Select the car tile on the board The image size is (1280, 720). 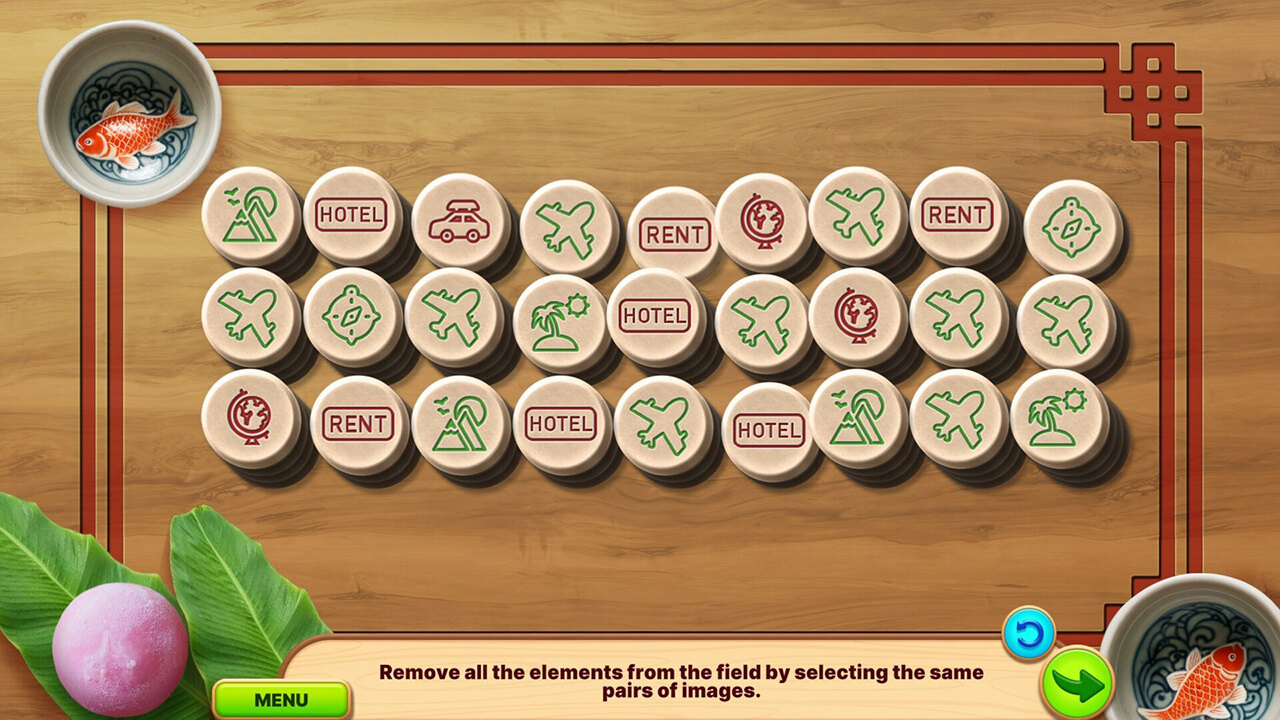(x=461, y=222)
